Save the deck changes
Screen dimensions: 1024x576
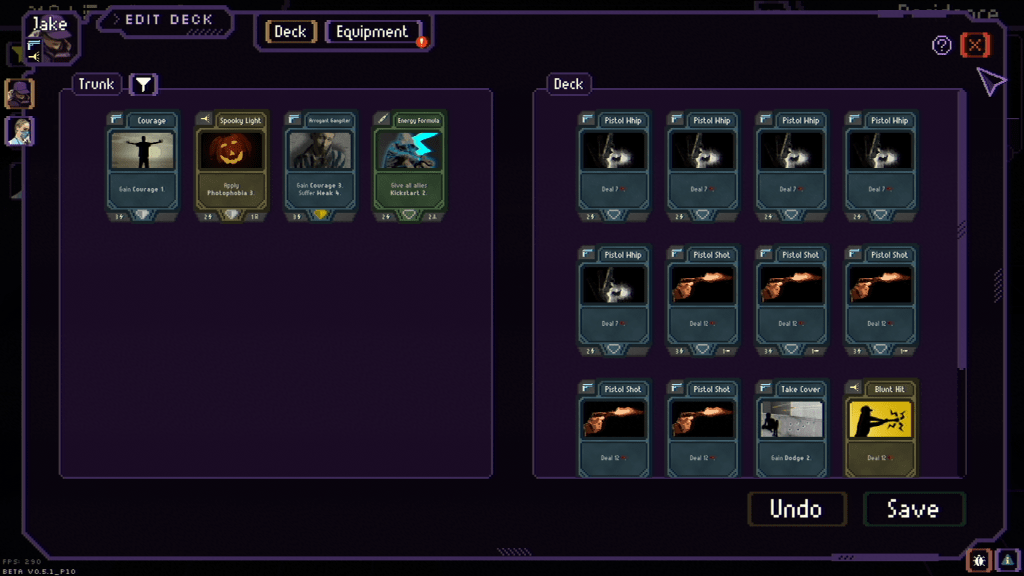coord(913,509)
